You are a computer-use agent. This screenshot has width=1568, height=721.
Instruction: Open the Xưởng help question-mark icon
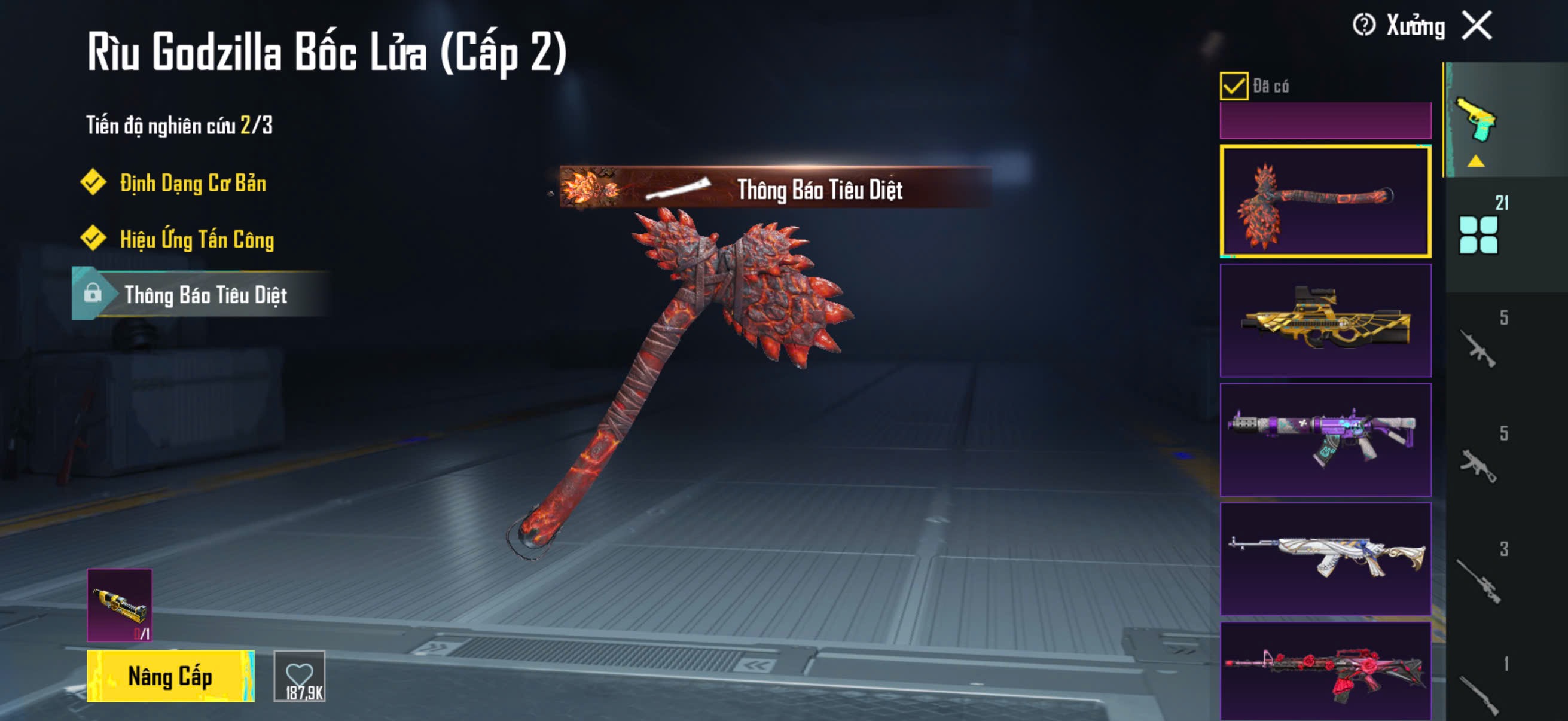click(1363, 26)
